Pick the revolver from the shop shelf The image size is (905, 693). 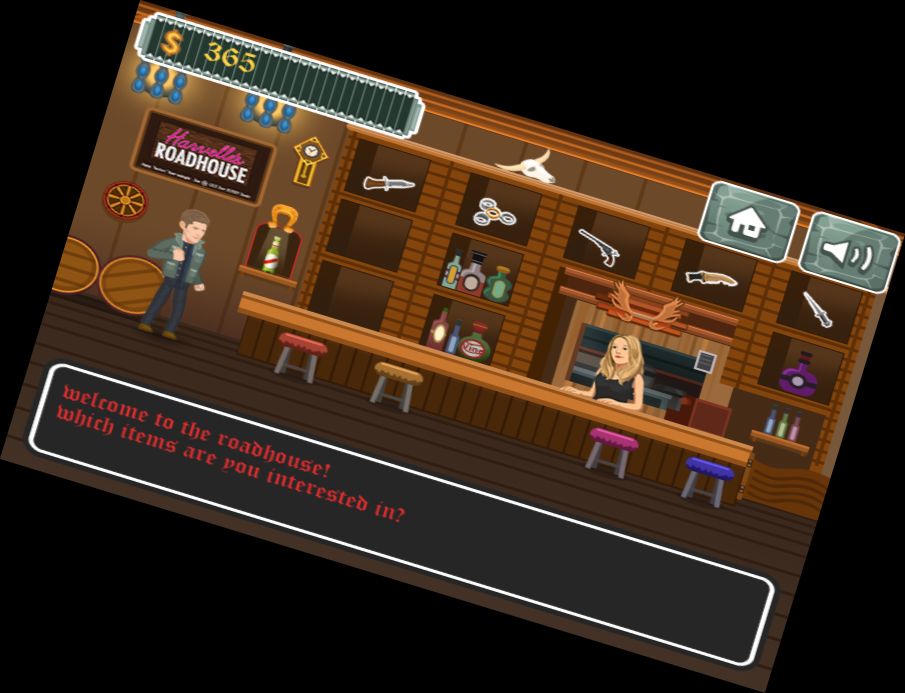click(x=598, y=246)
